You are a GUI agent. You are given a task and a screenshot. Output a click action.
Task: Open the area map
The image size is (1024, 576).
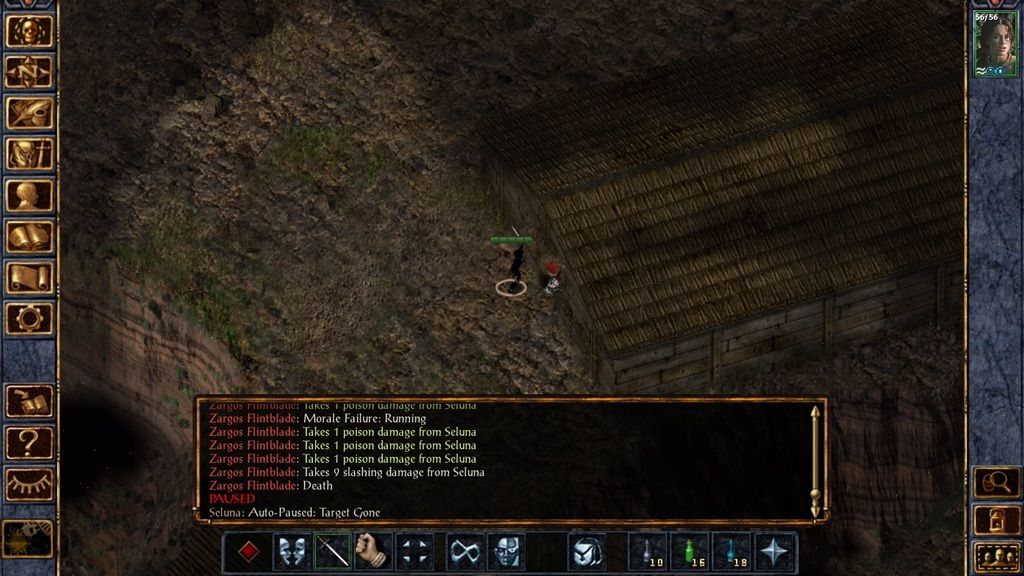[29, 71]
